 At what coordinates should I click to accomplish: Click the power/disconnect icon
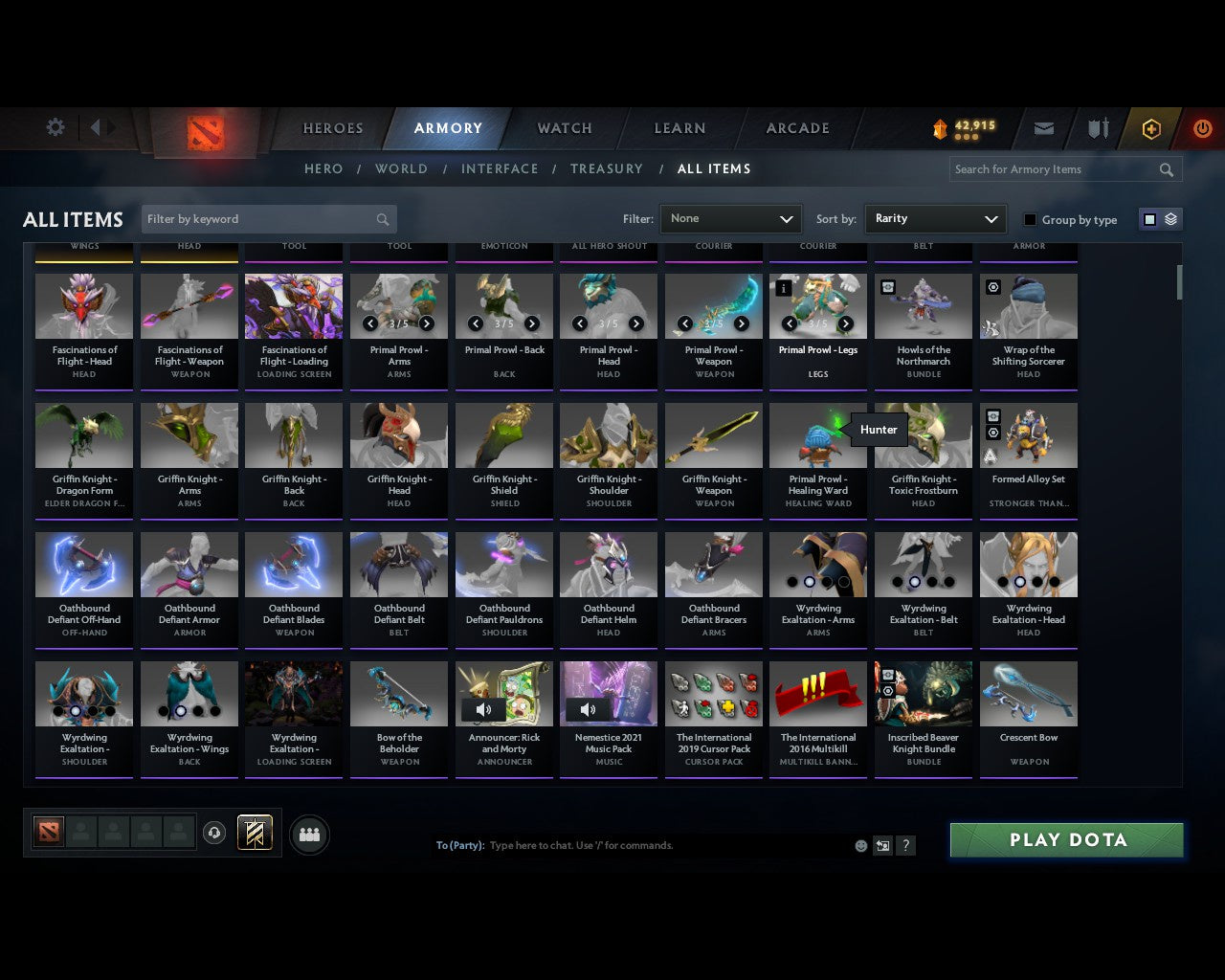pos(1202,128)
